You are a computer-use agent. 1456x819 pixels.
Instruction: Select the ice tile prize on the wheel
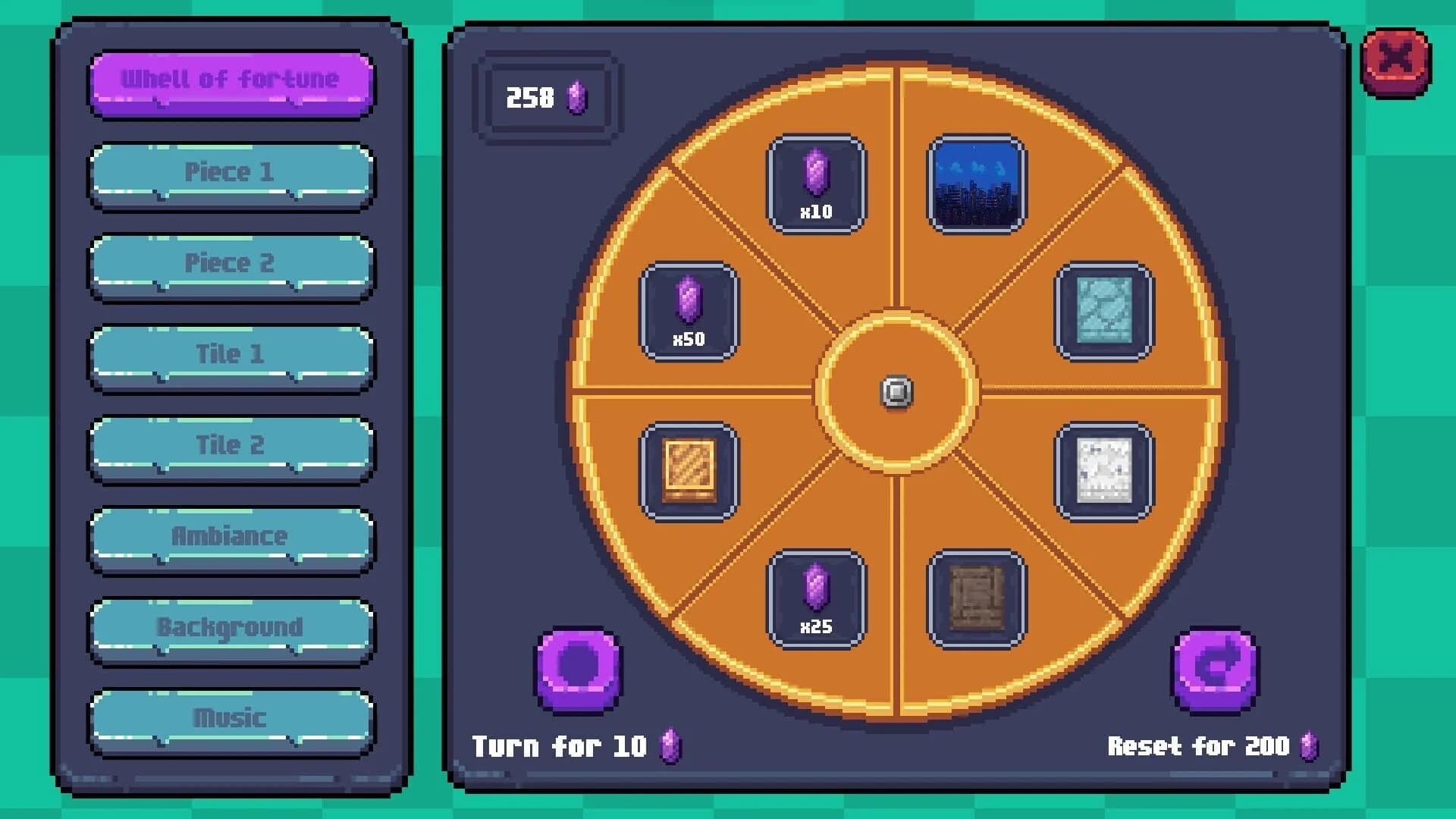(1104, 312)
